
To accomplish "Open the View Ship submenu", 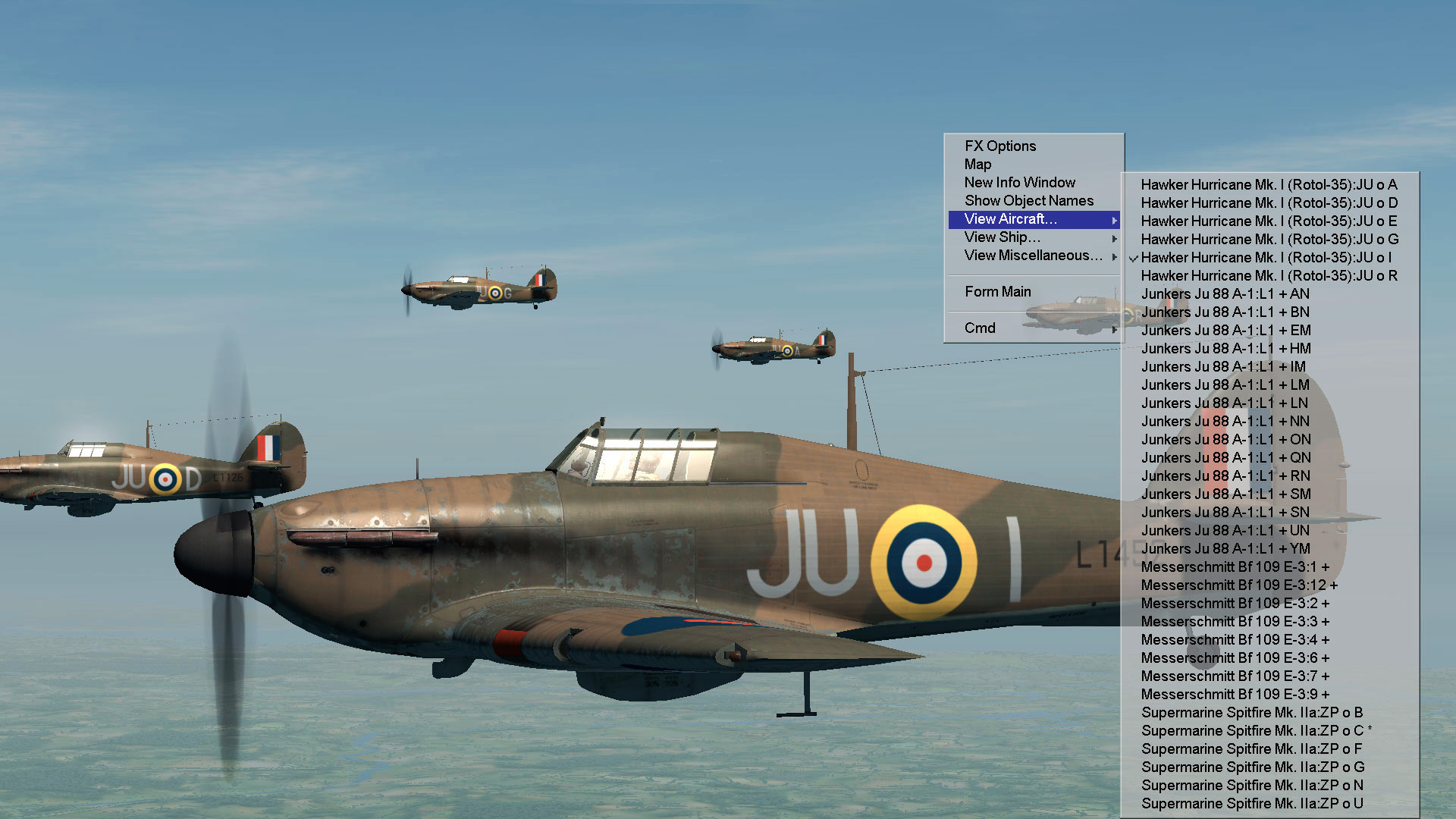I will tap(1002, 237).
